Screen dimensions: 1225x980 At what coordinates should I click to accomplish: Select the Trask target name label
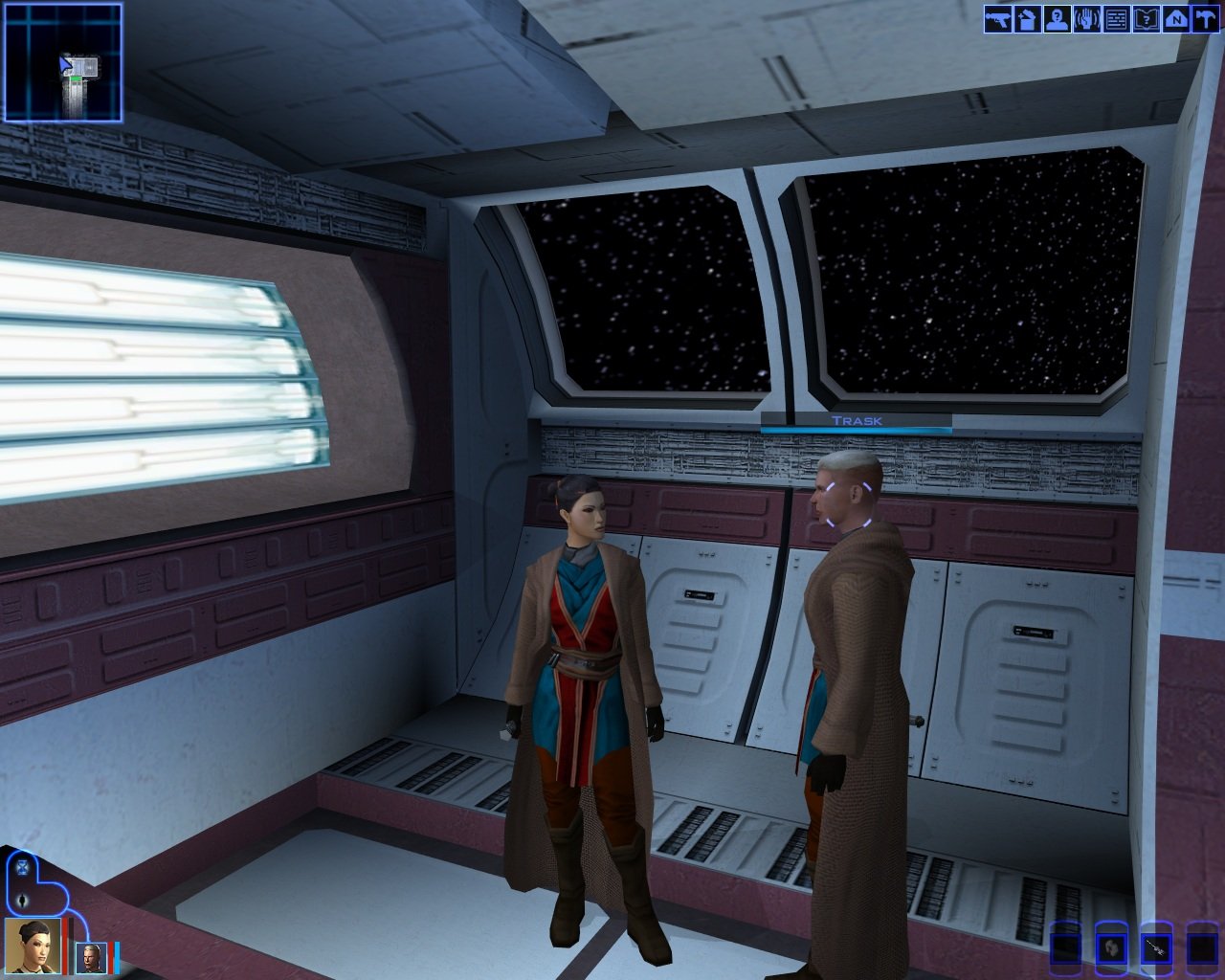(857, 421)
